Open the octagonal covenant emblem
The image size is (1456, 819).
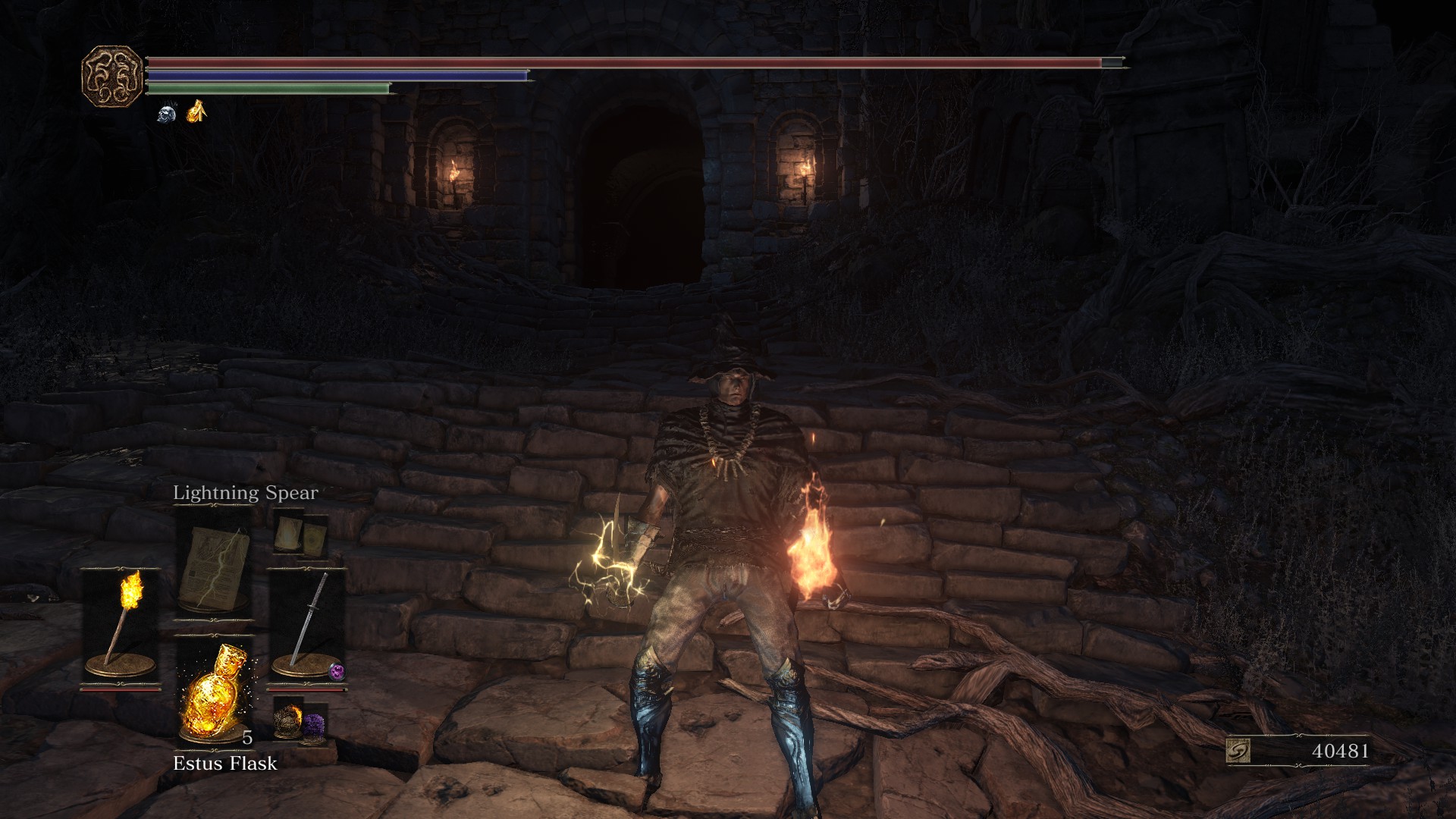pyautogui.click(x=112, y=76)
